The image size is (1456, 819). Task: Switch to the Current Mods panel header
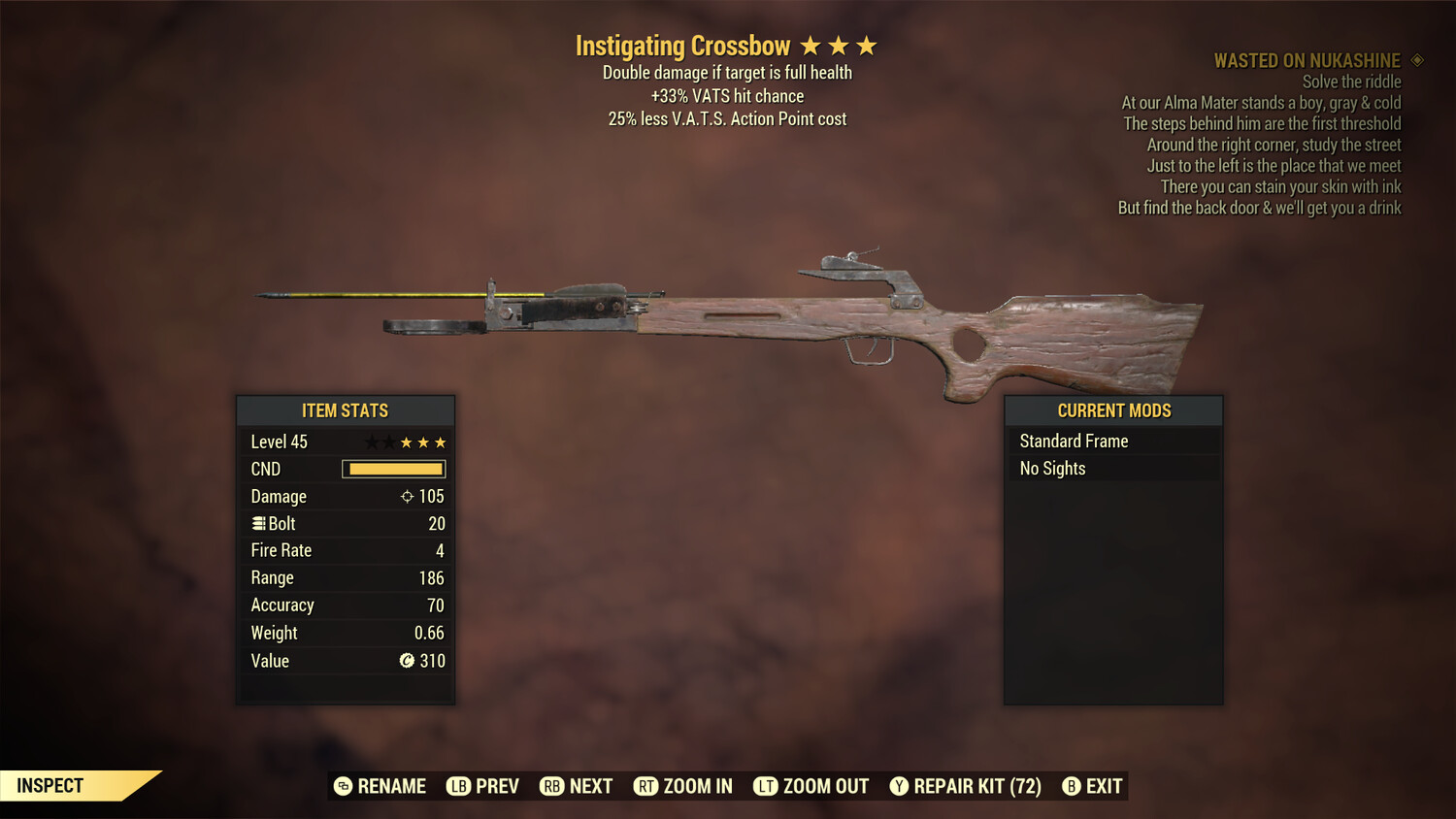pos(1112,410)
